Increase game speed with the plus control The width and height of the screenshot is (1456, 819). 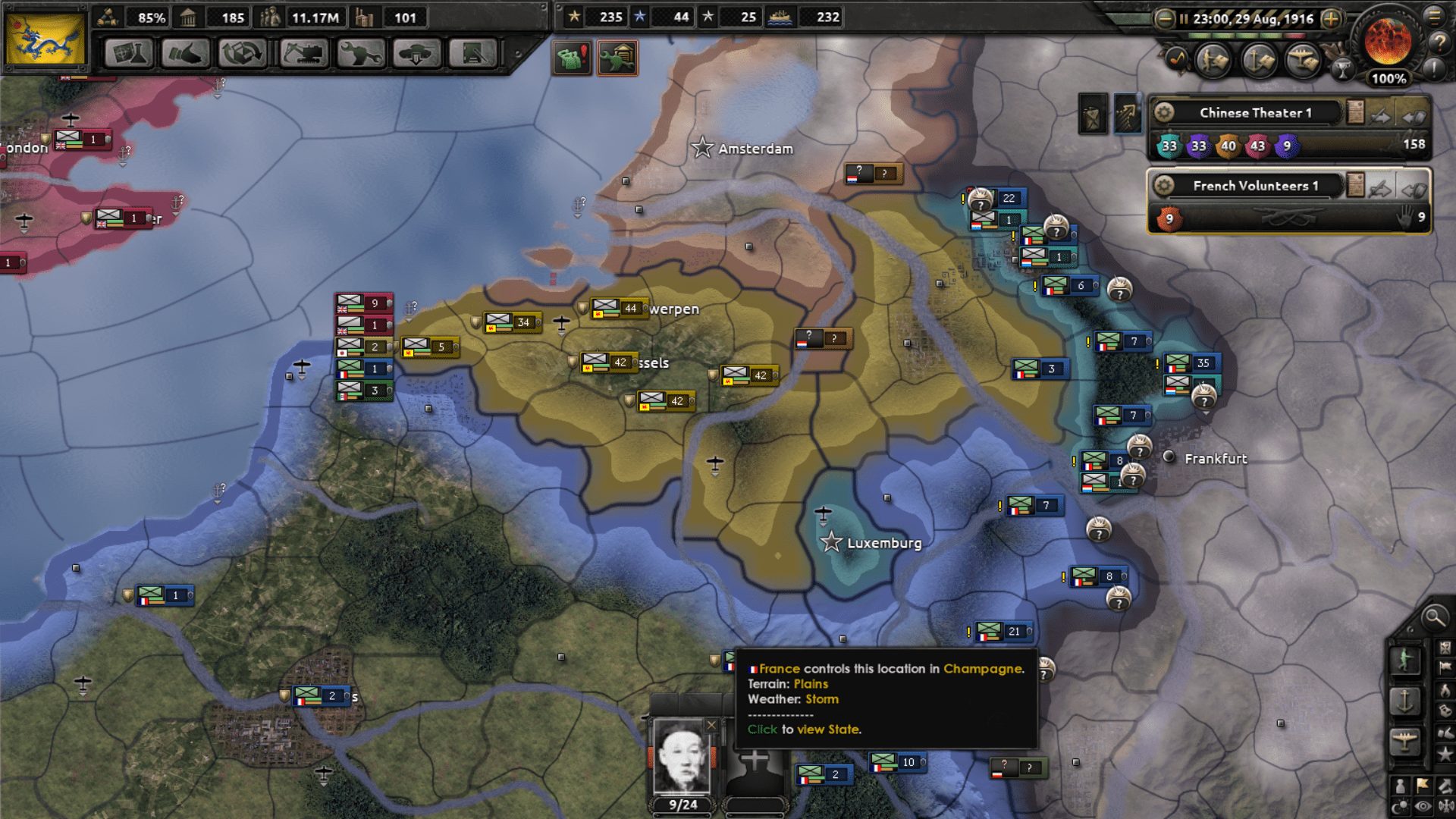[1332, 19]
